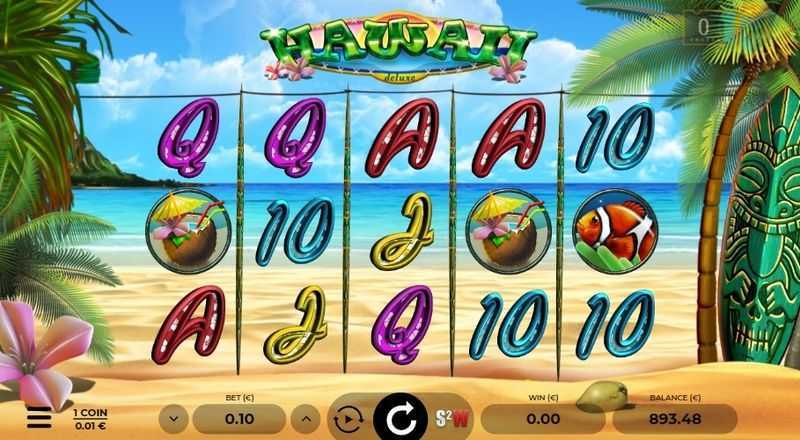Decrease the bet amount
The image size is (800, 440).
(174, 418)
